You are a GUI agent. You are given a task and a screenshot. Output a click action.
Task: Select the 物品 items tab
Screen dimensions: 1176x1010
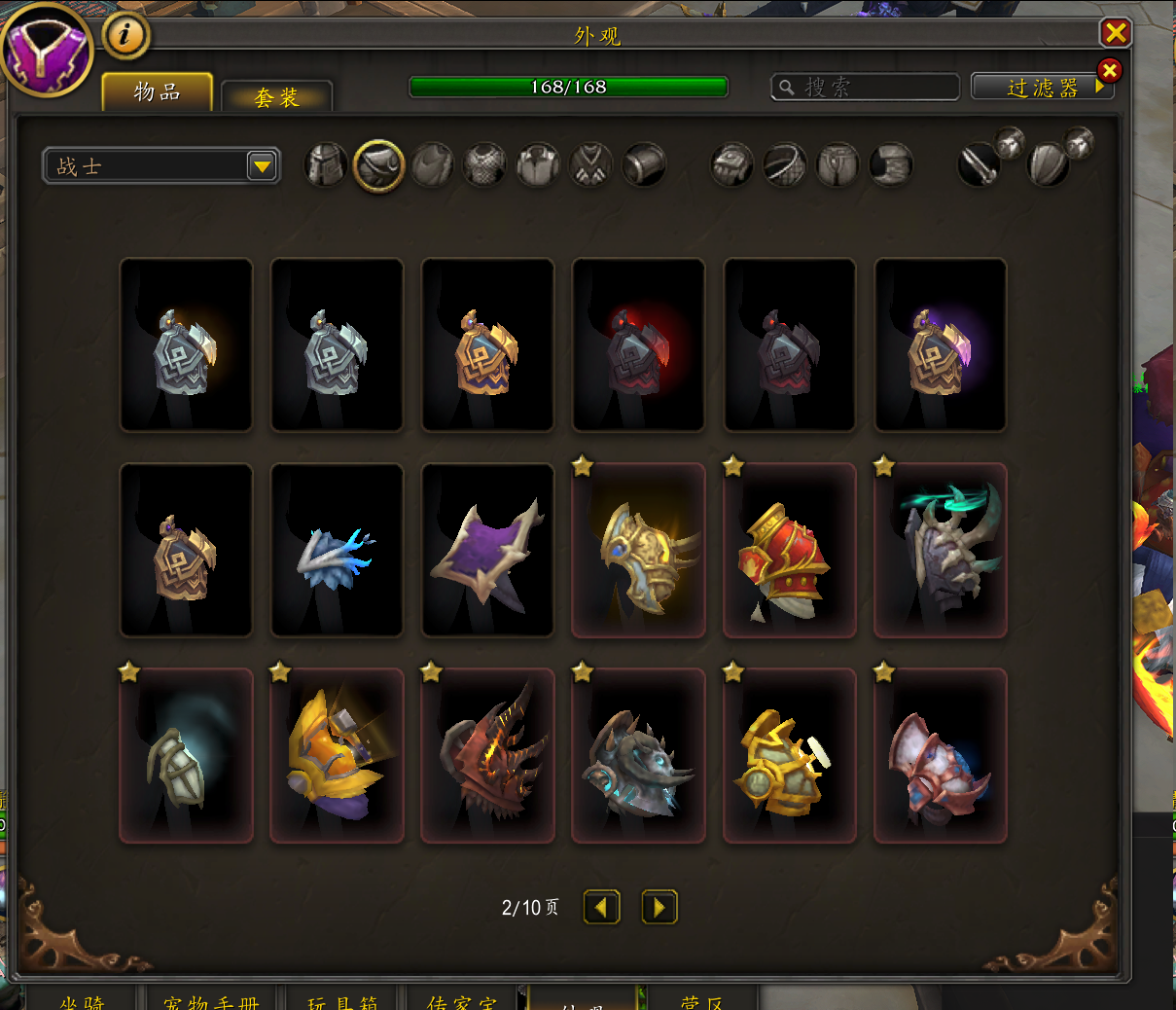click(158, 92)
